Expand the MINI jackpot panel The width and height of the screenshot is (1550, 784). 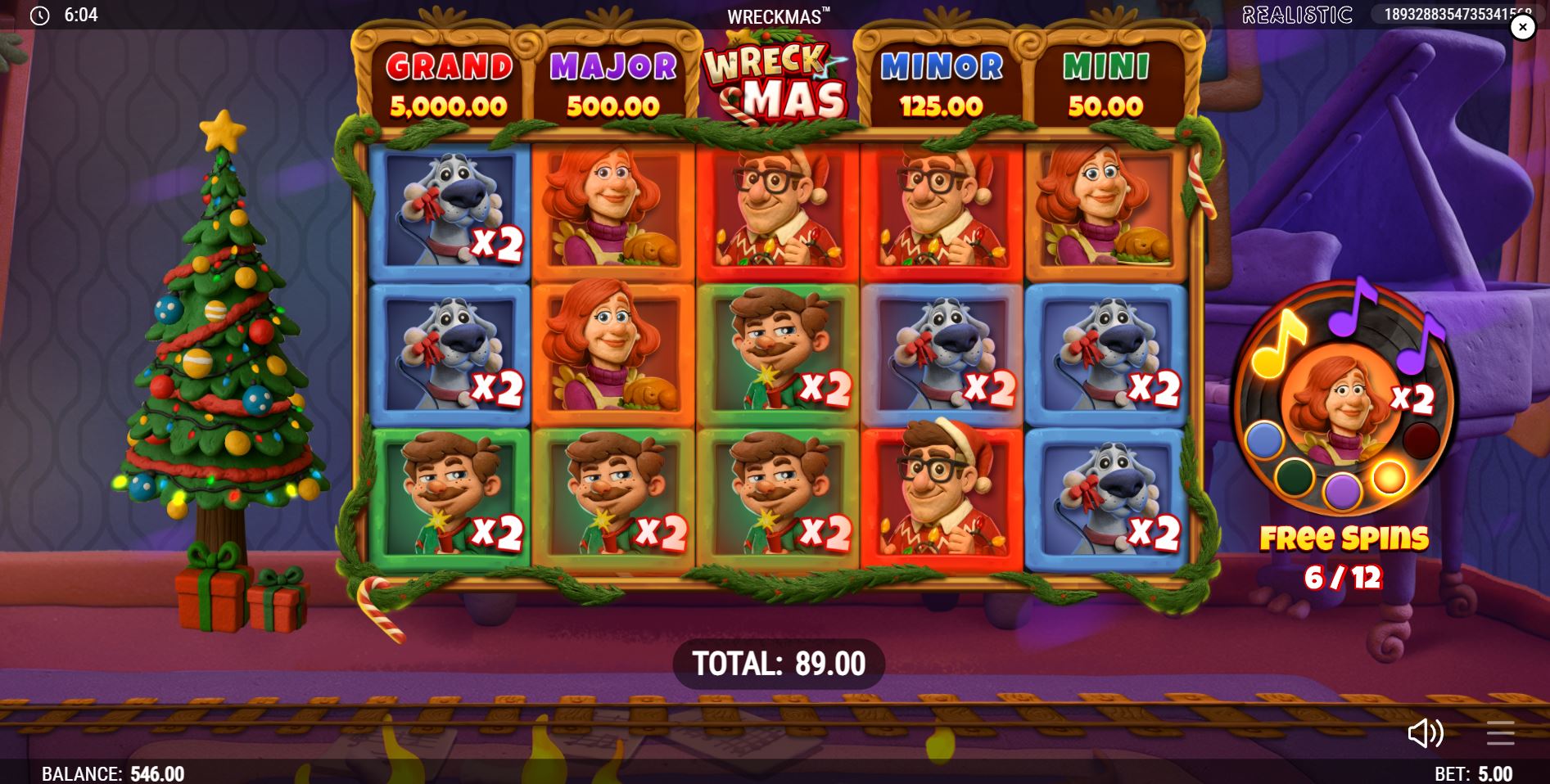(x=1106, y=82)
